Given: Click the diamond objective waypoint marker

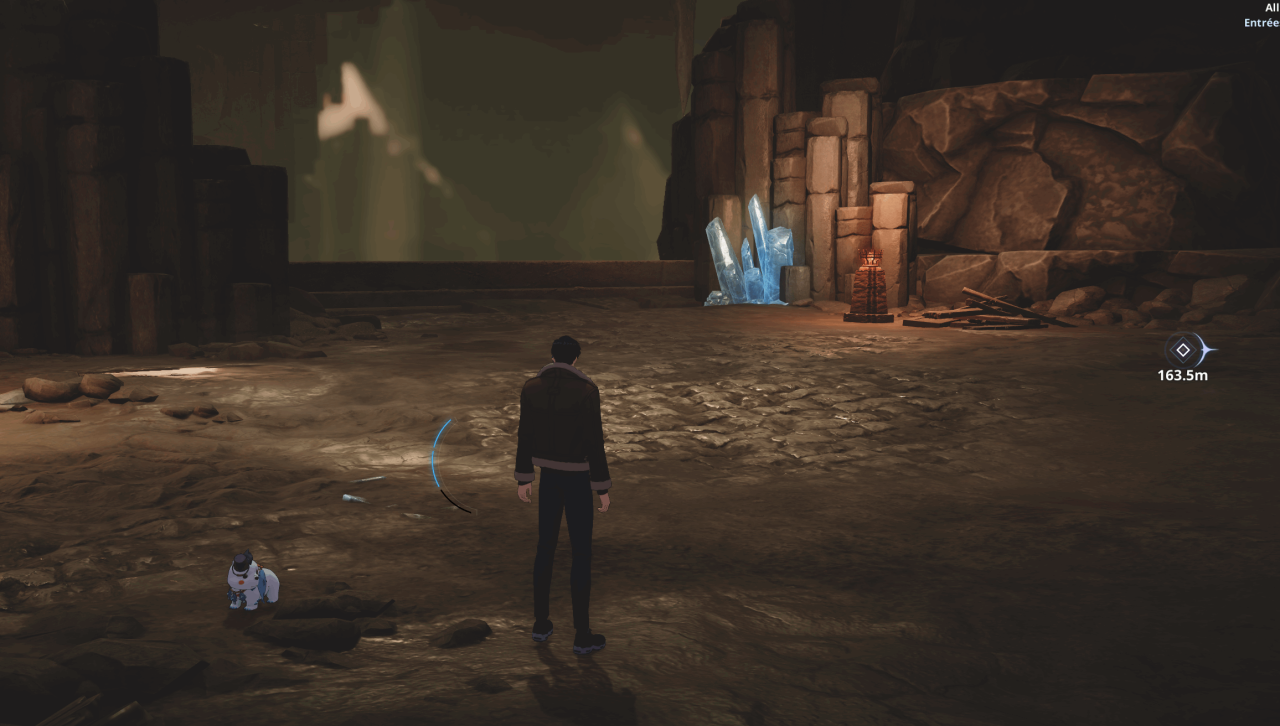Looking at the screenshot, I should 1183,350.
